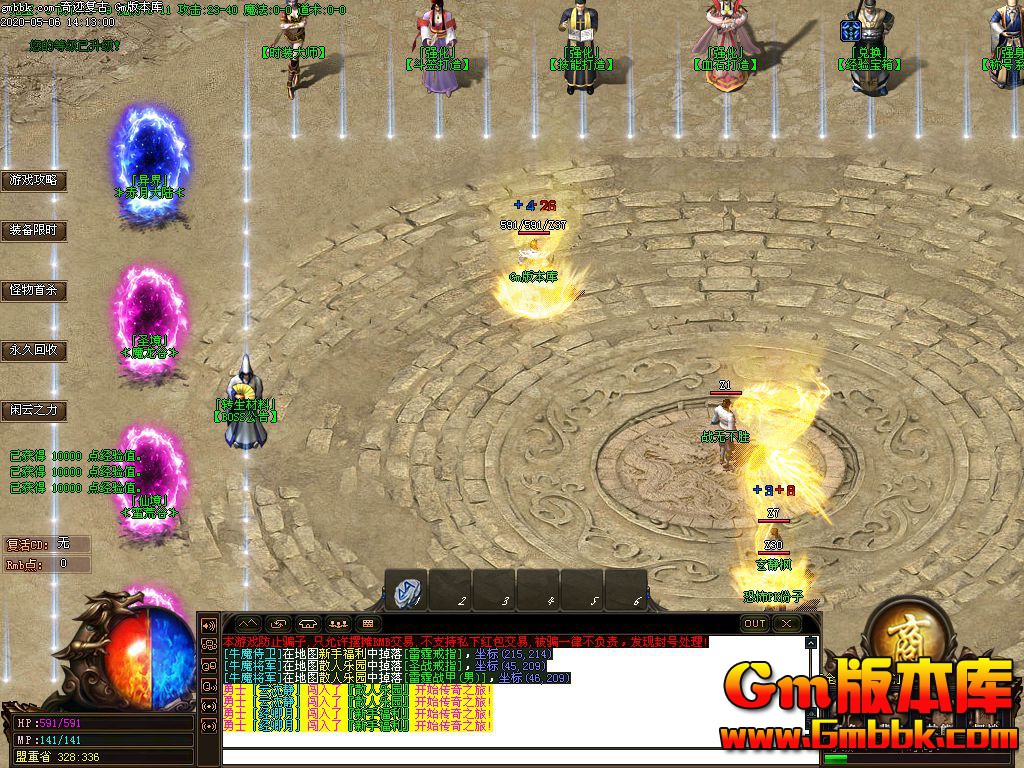Screen dimensions: 1024x768
Task: Click the OUT button on the chat bar
Action: pyautogui.click(x=755, y=623)
